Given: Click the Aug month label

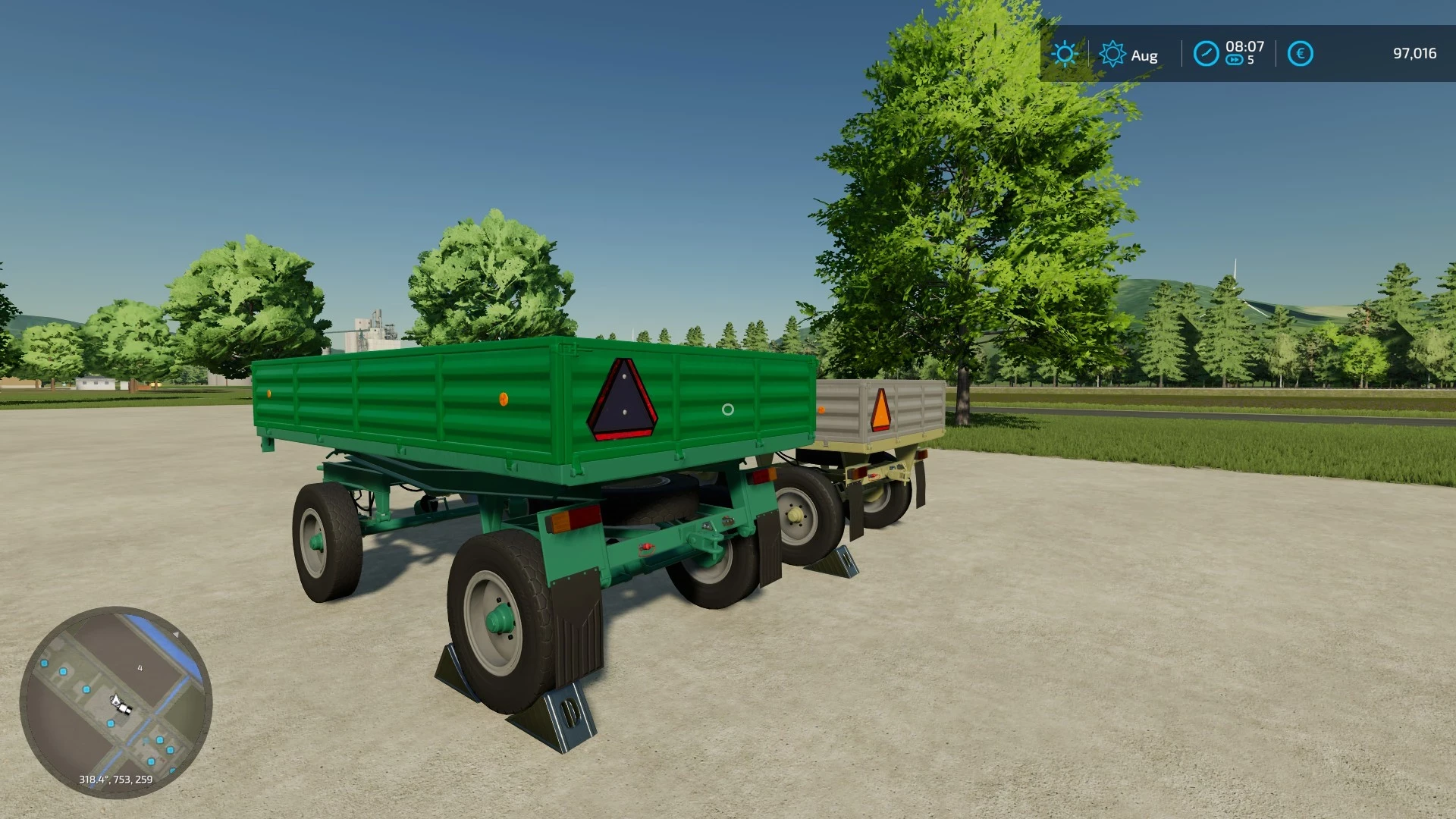Looking at the screenshot, I should click(x=1144, y=55).
